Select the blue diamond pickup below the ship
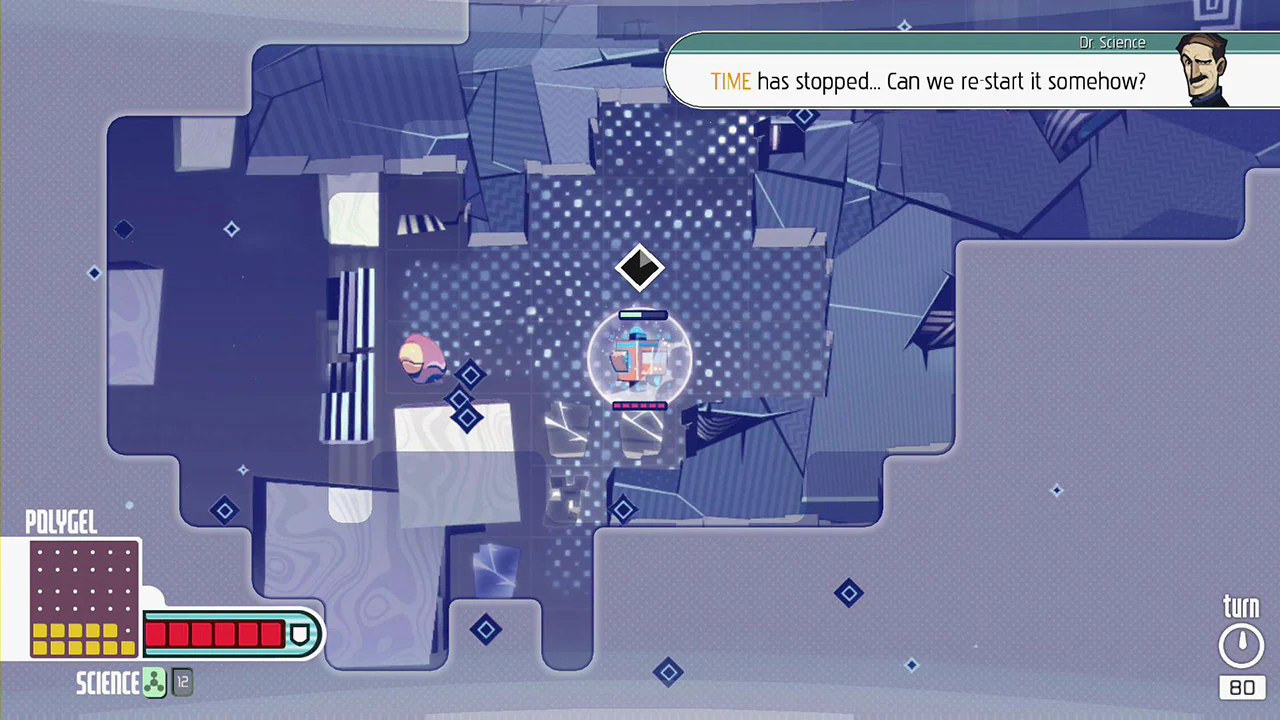The width and height of the screenshot is (1280, 720). 623,510
